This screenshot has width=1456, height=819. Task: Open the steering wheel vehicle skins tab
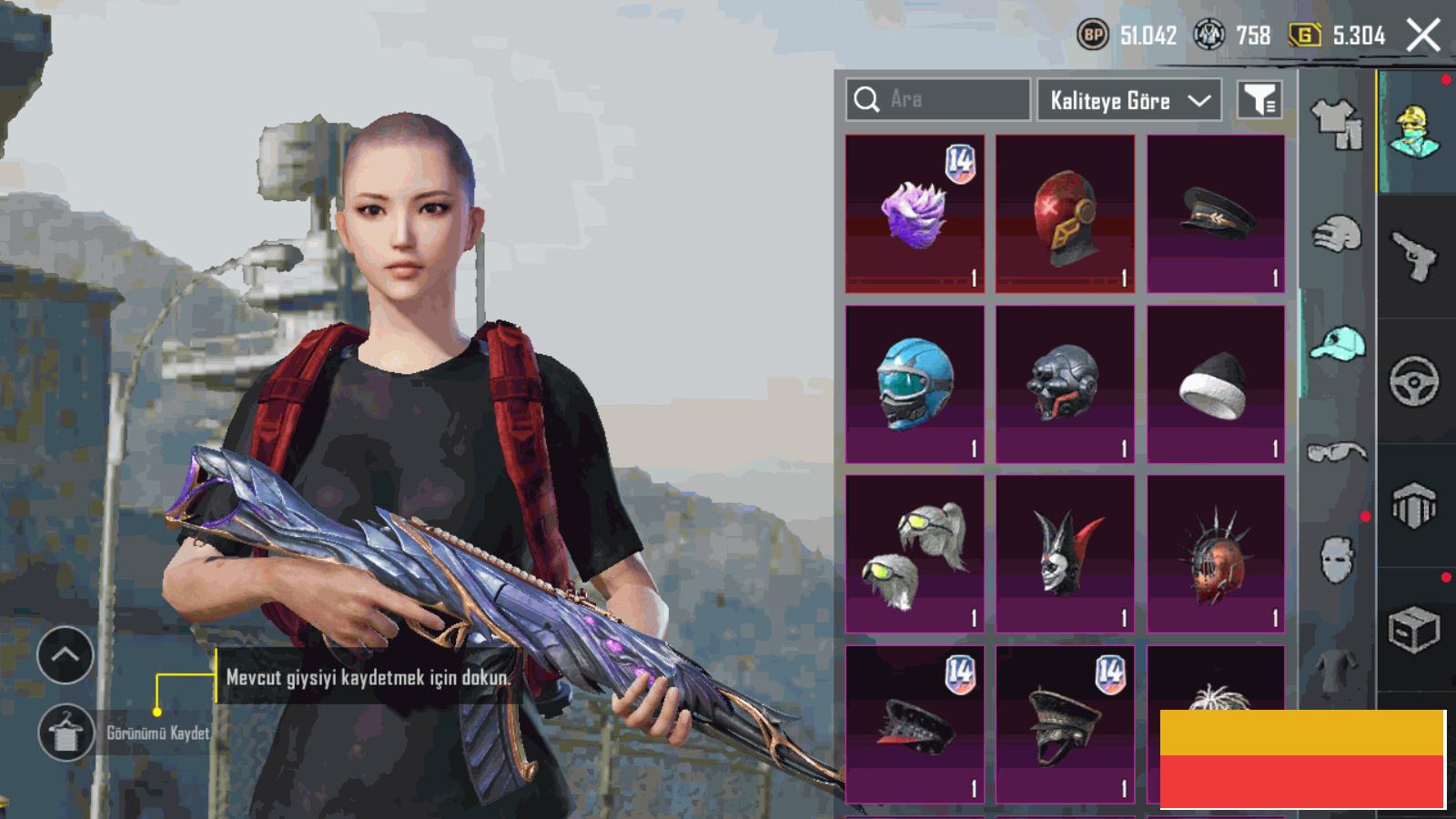tap(1414, 381)
